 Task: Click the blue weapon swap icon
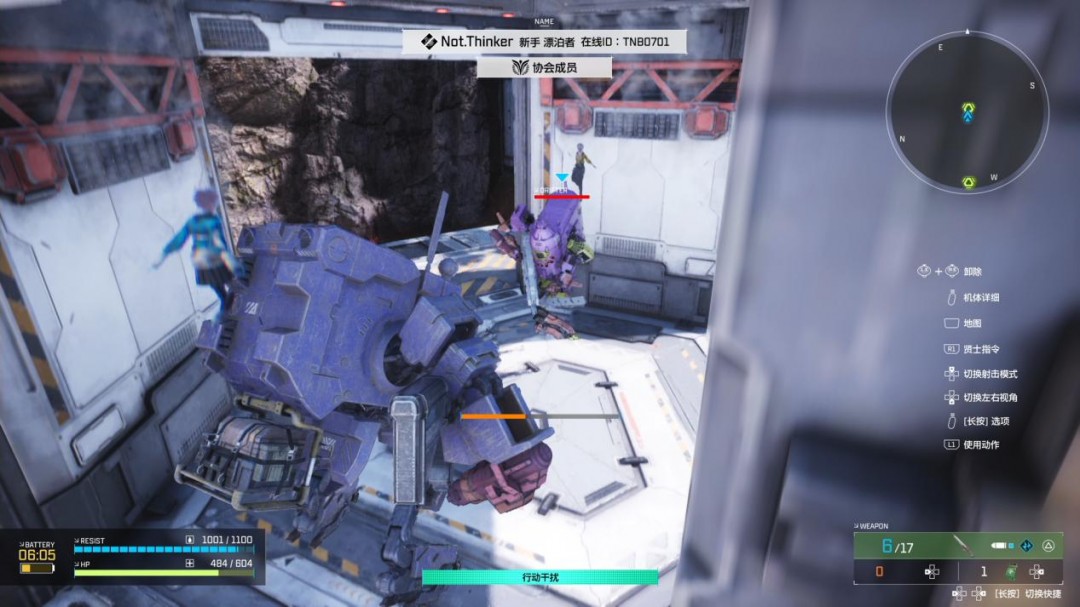click(x=1026, y=546)
